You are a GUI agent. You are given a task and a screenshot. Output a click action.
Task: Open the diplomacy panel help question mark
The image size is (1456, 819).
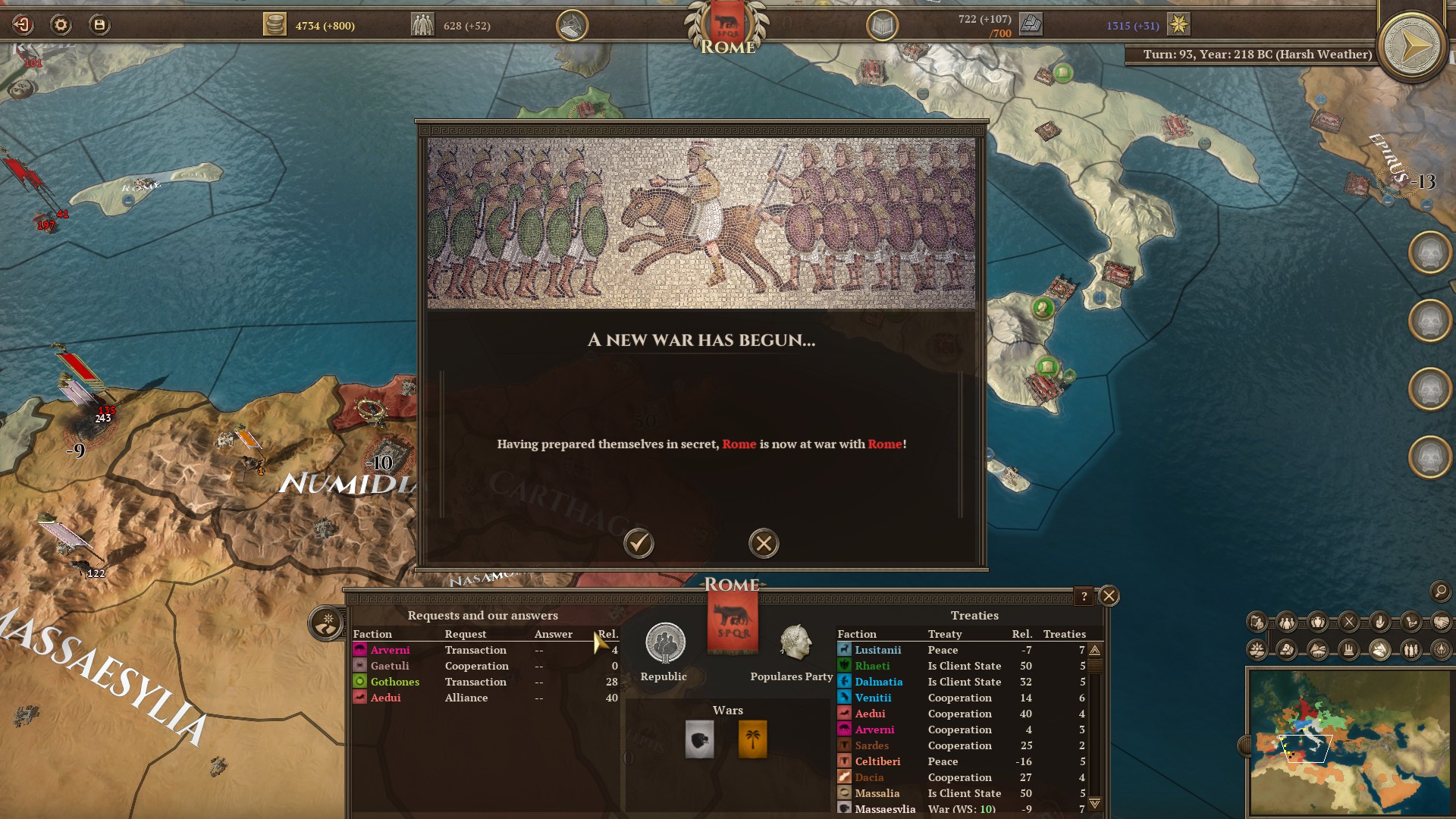click(1084, 596)
